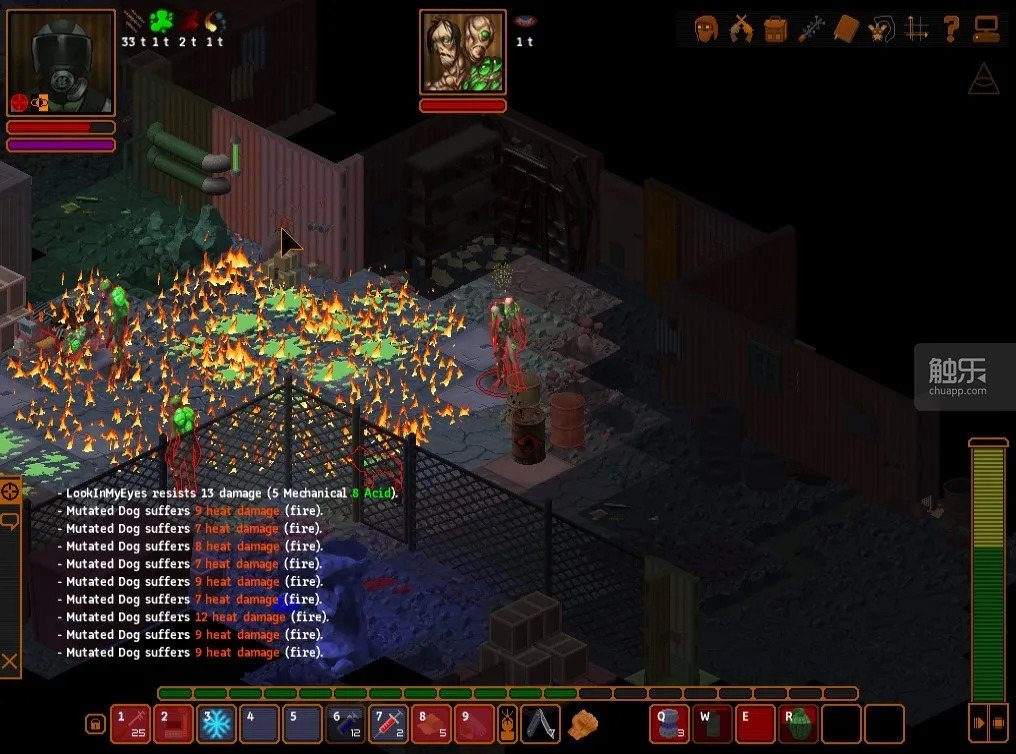Image resolution: width=1016 pixels, height=754 pixels.
Task: Click the crosshair button beside combat log
Action: (x=10, y=491)
